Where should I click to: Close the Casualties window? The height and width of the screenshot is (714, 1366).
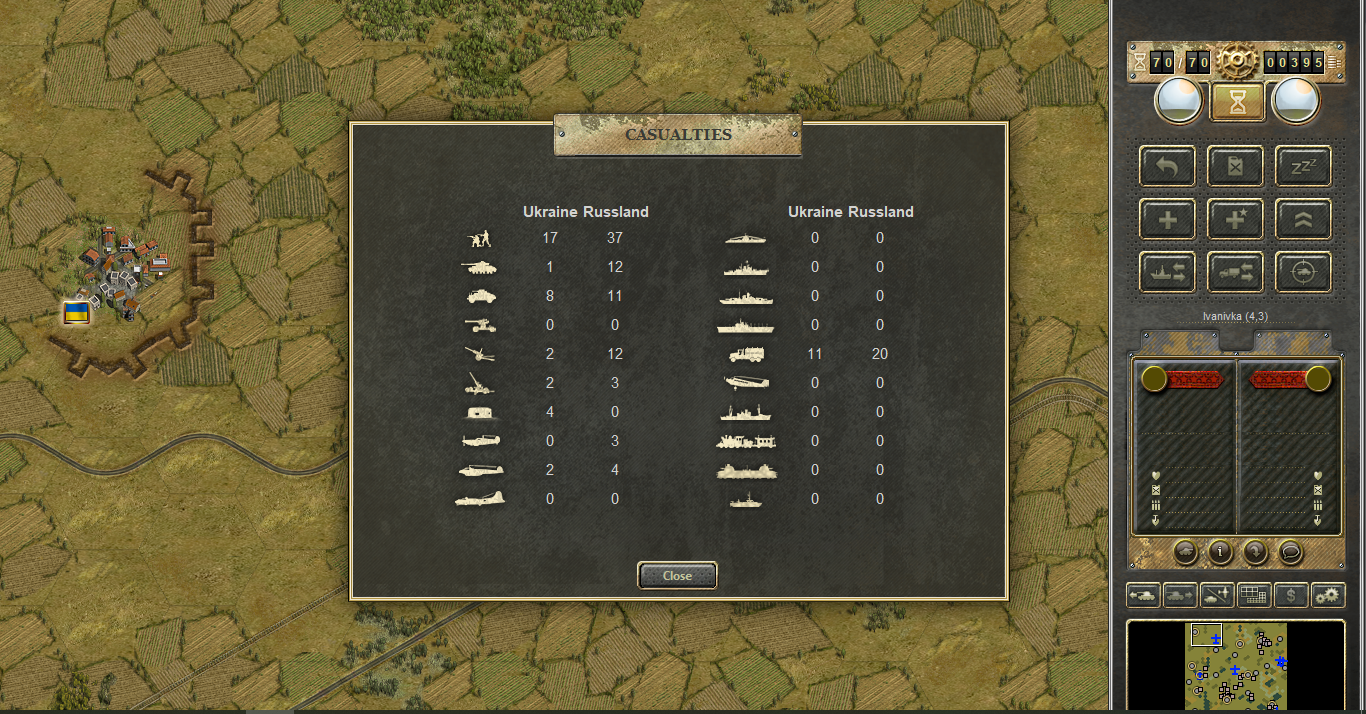[x=677, y=576]
